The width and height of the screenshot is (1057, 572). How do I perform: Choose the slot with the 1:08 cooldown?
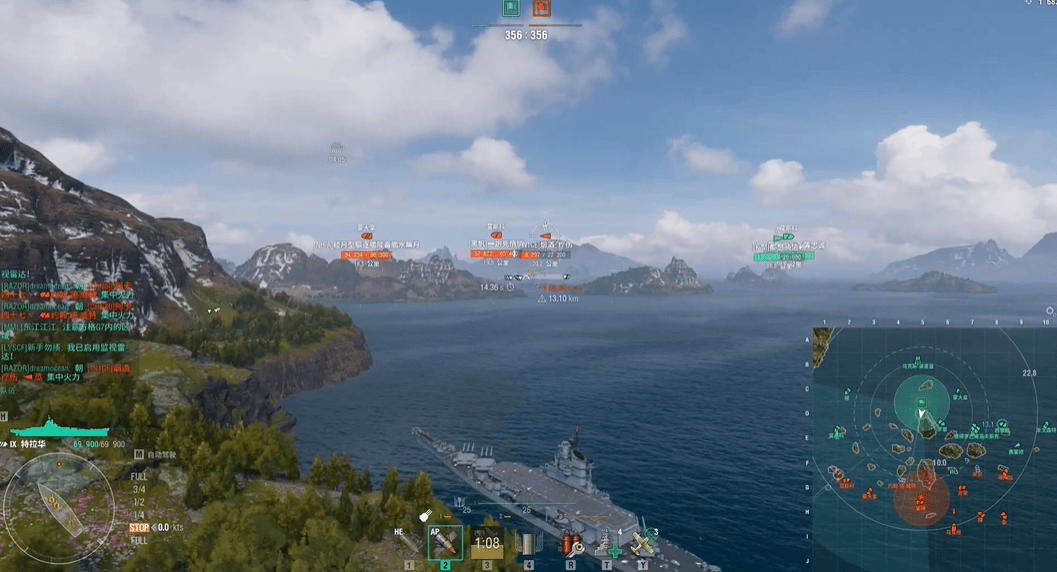487,544
